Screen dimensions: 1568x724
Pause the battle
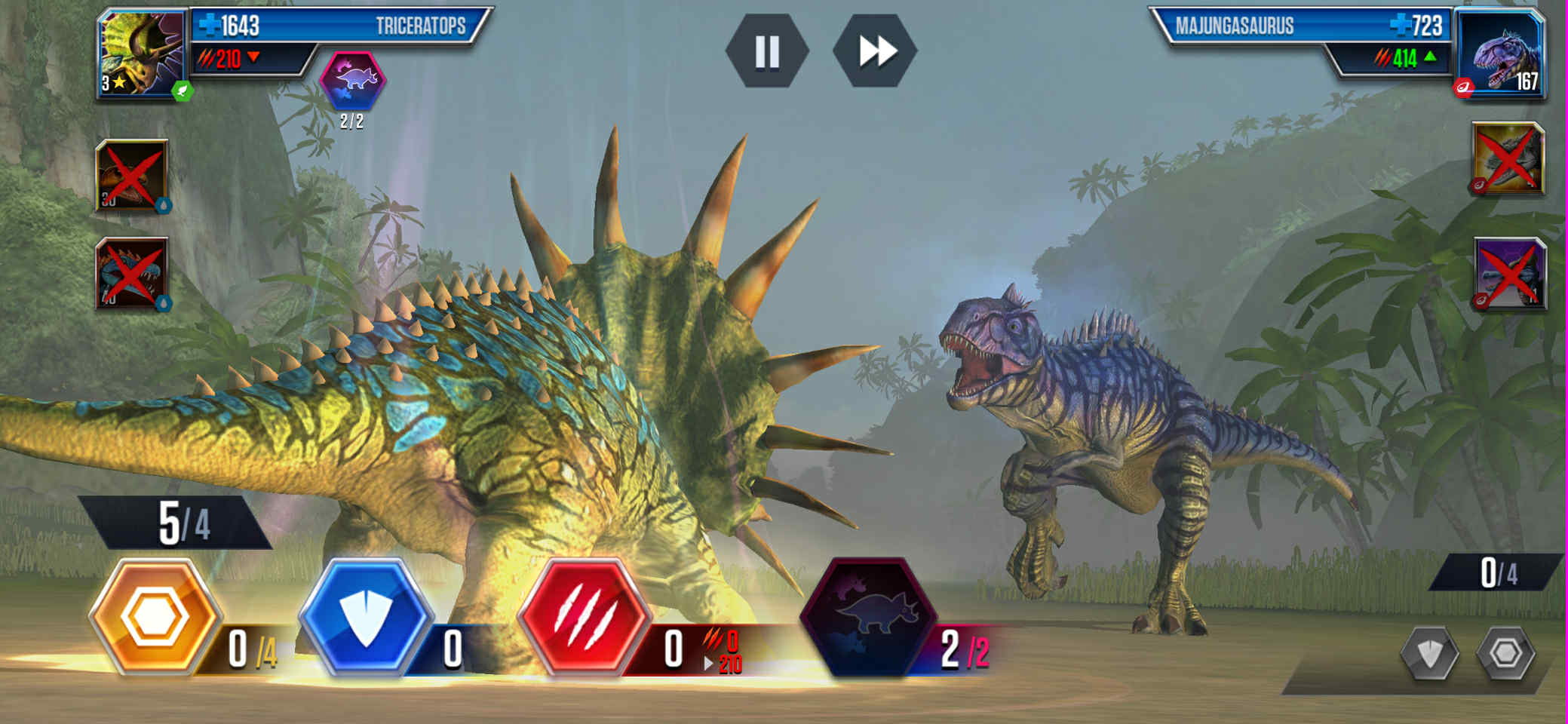pos(767,51)
